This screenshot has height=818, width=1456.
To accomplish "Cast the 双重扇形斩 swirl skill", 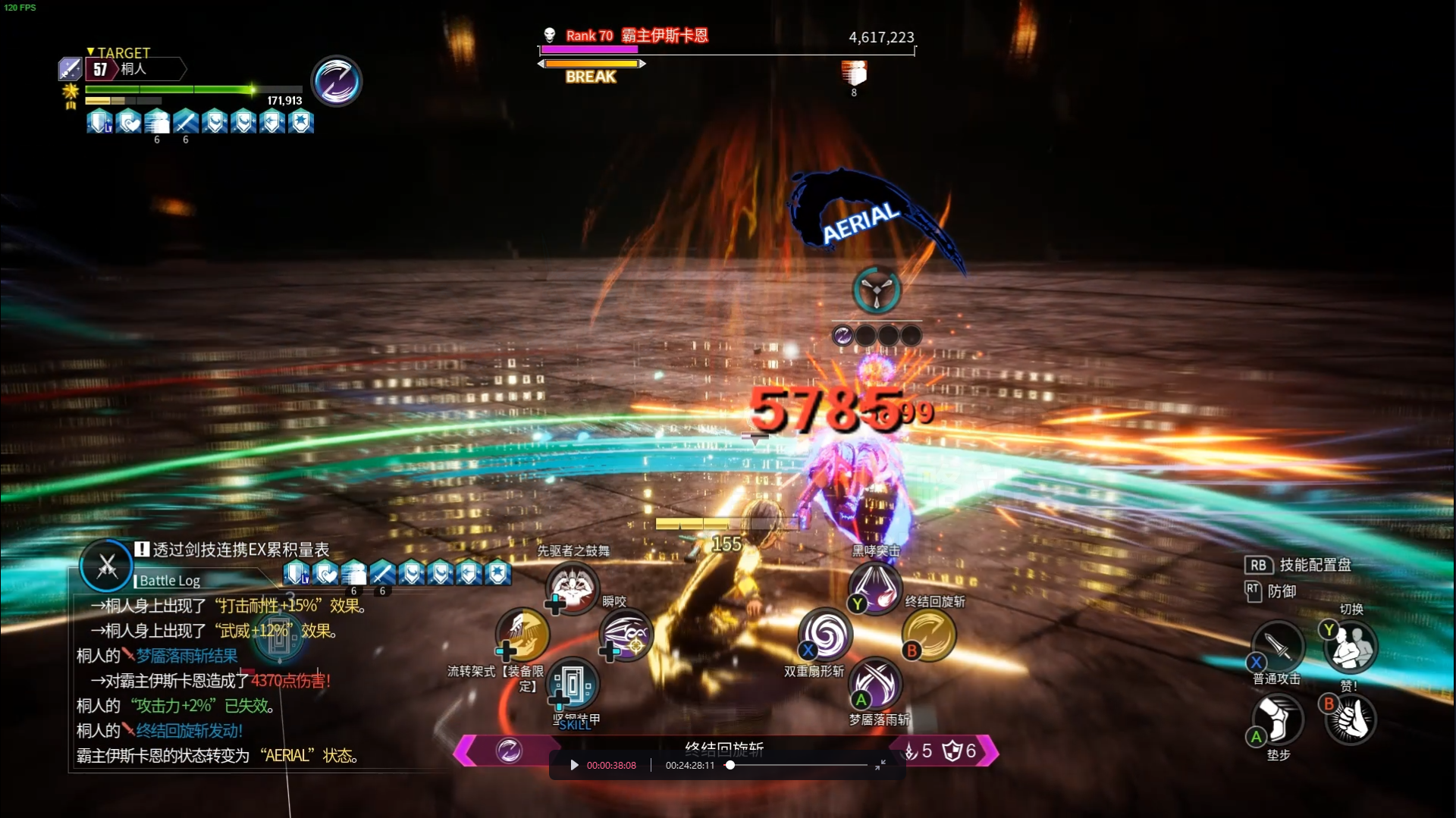I will coord(826,635).
